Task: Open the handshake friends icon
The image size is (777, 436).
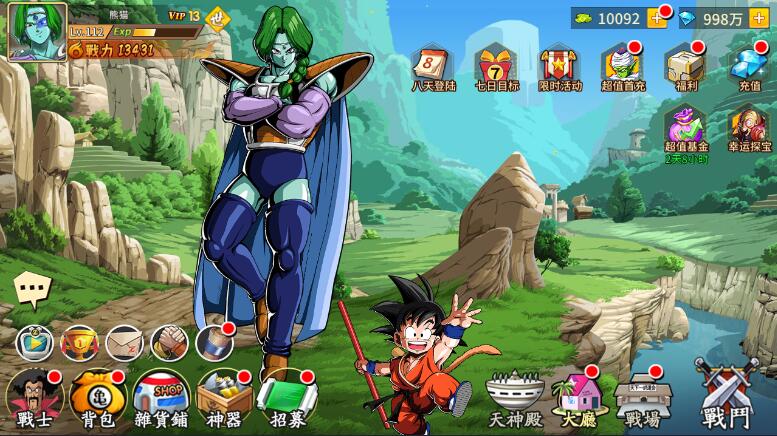Action: click(x=169, y=343)
